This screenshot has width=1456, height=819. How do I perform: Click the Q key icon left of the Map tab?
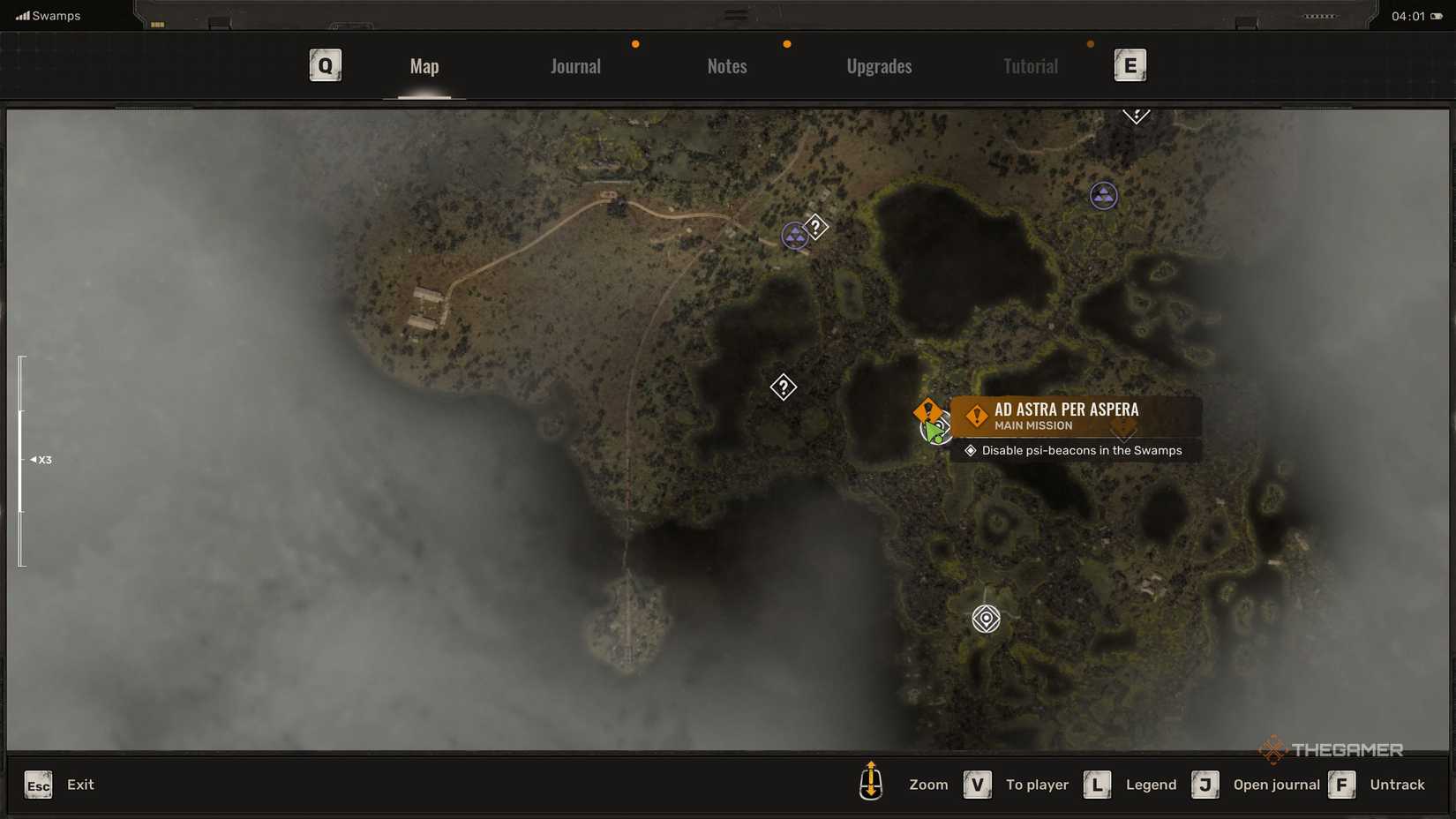[x=325, y=64]
